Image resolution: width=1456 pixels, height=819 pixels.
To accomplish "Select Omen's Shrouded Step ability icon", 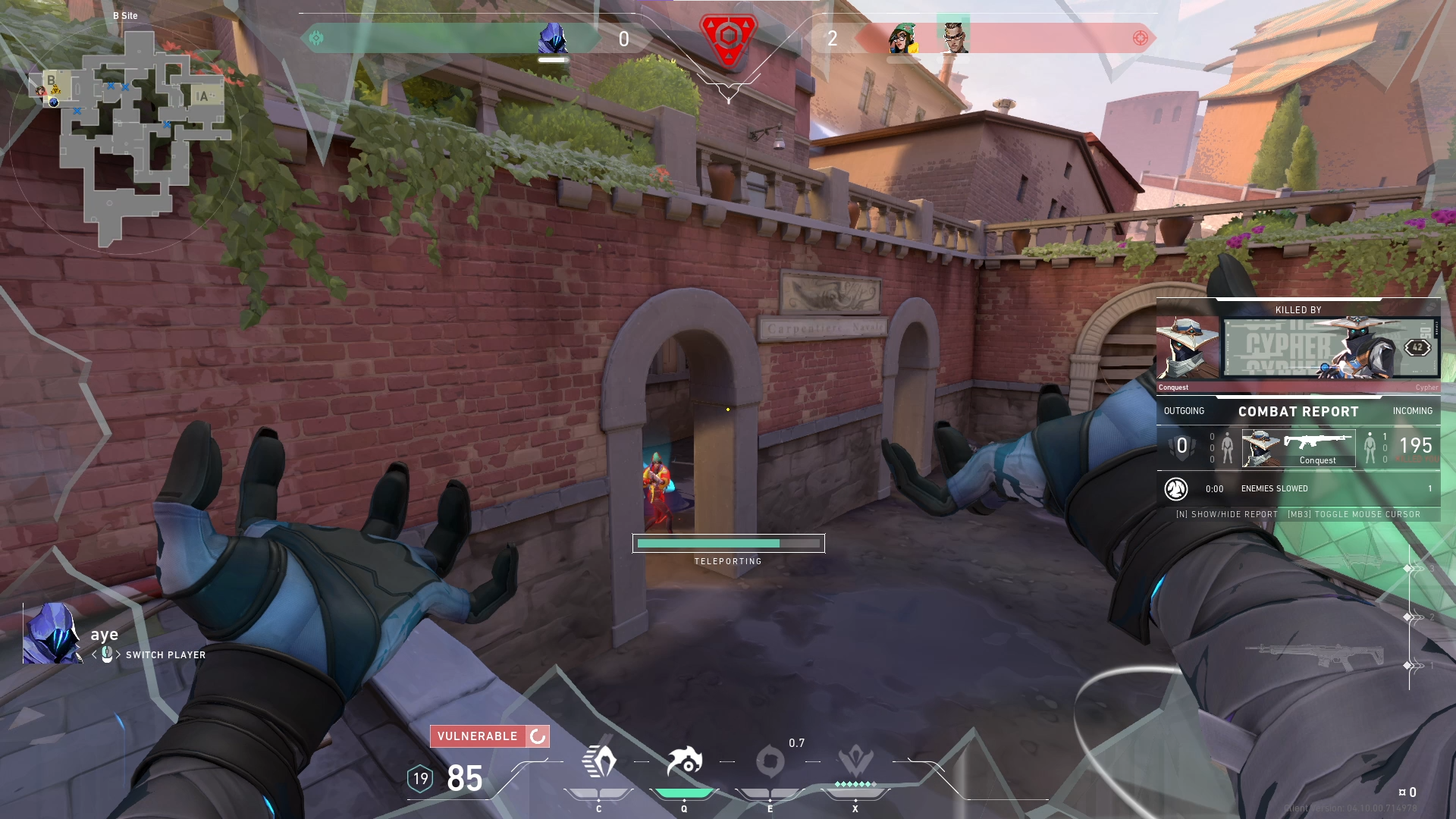I will pos(598,761).
